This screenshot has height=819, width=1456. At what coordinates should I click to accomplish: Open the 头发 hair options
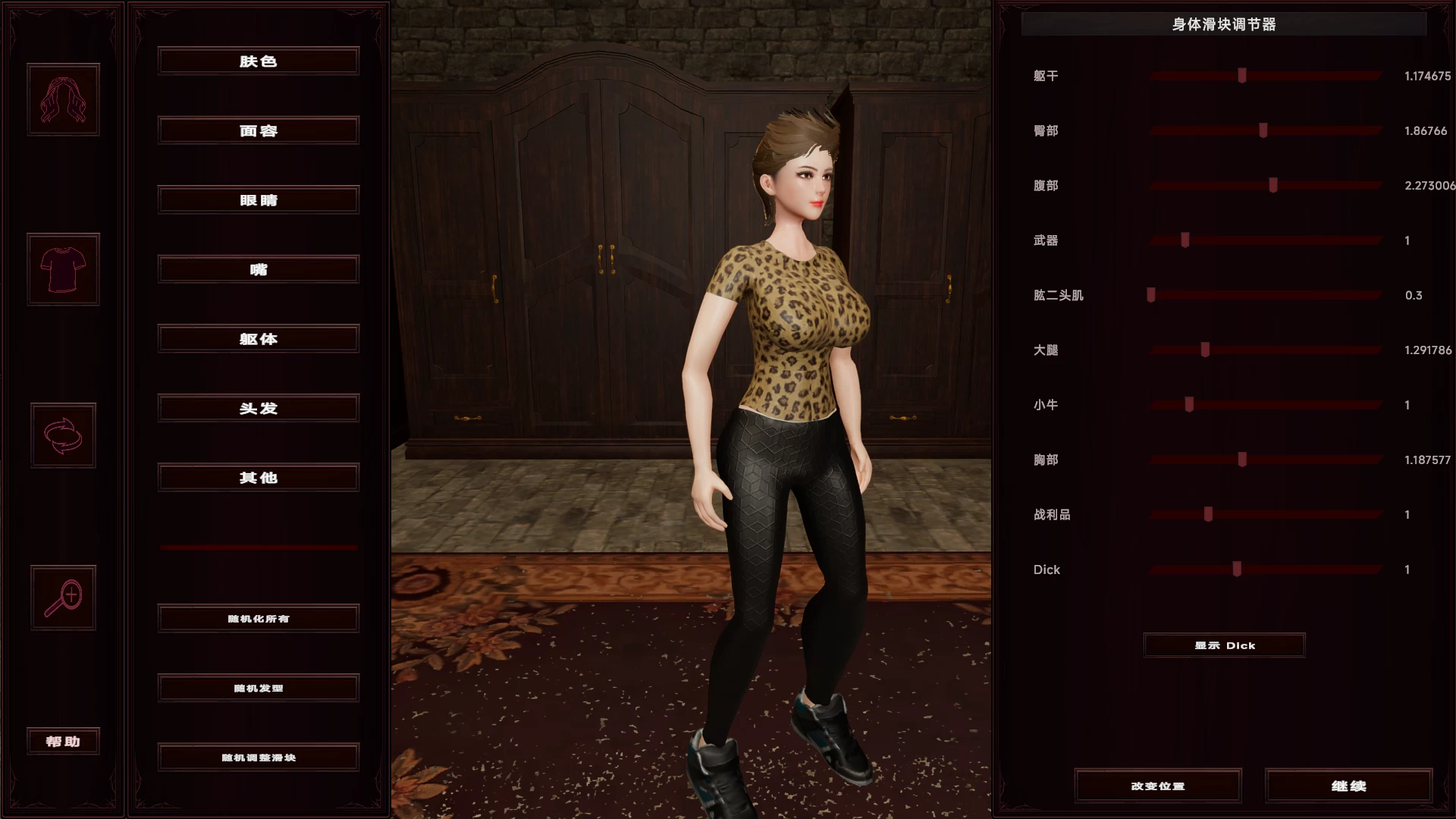(258, 408)
